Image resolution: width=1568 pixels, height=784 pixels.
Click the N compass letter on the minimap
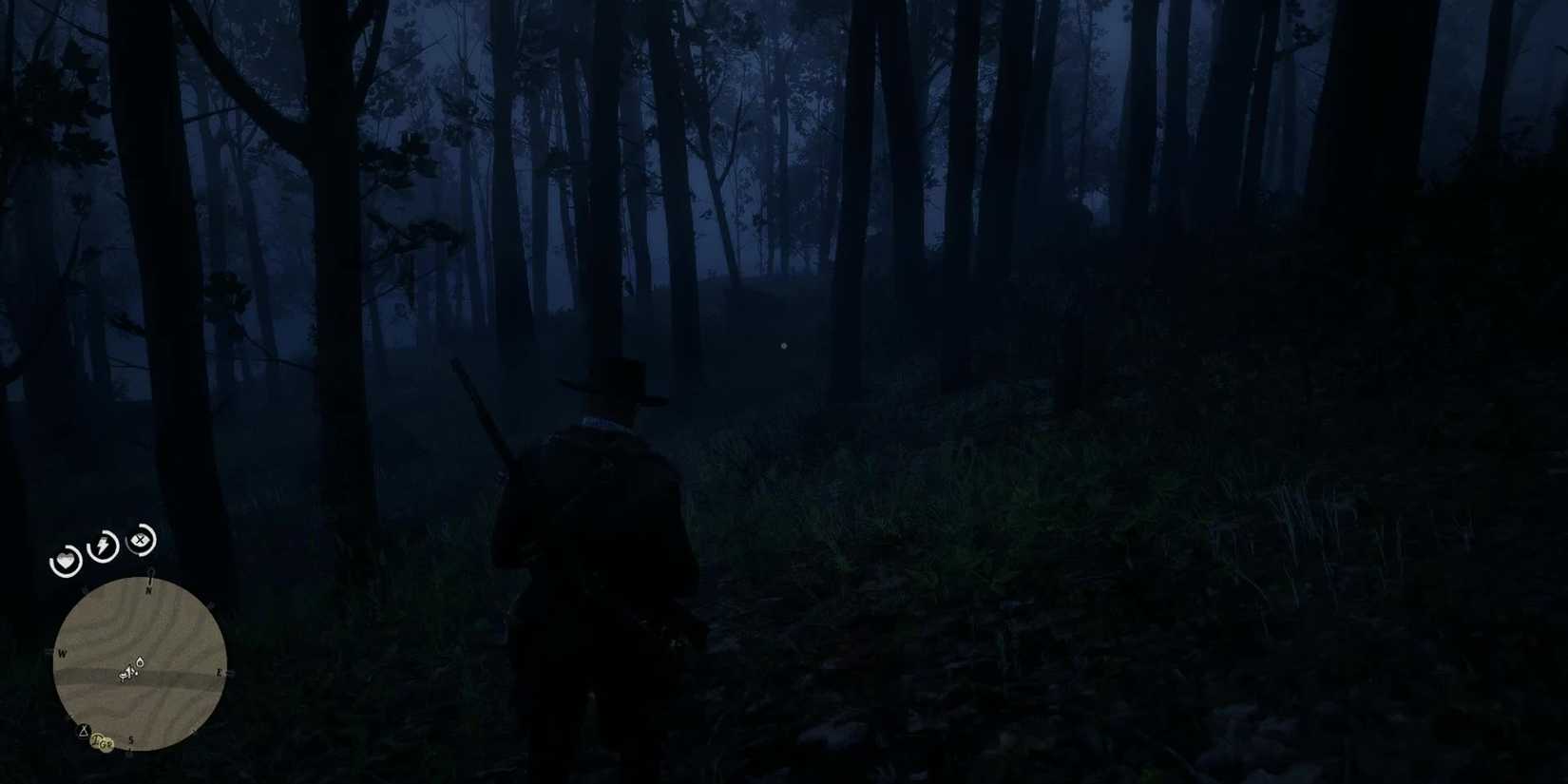(149, 589)
